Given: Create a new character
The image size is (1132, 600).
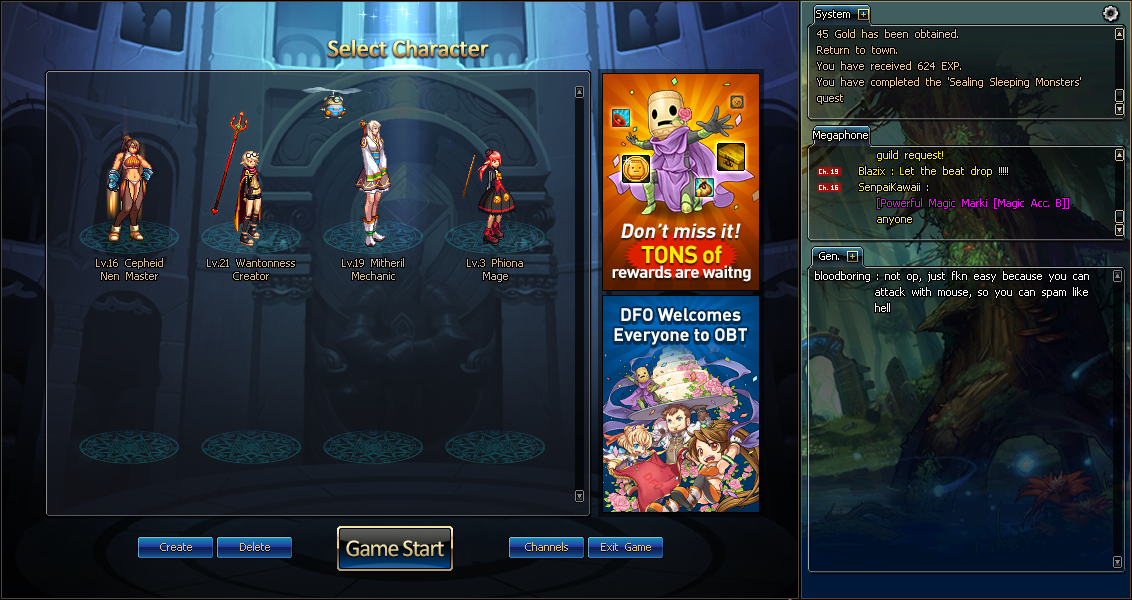Looking at the screenshot, I should [175, 547].
